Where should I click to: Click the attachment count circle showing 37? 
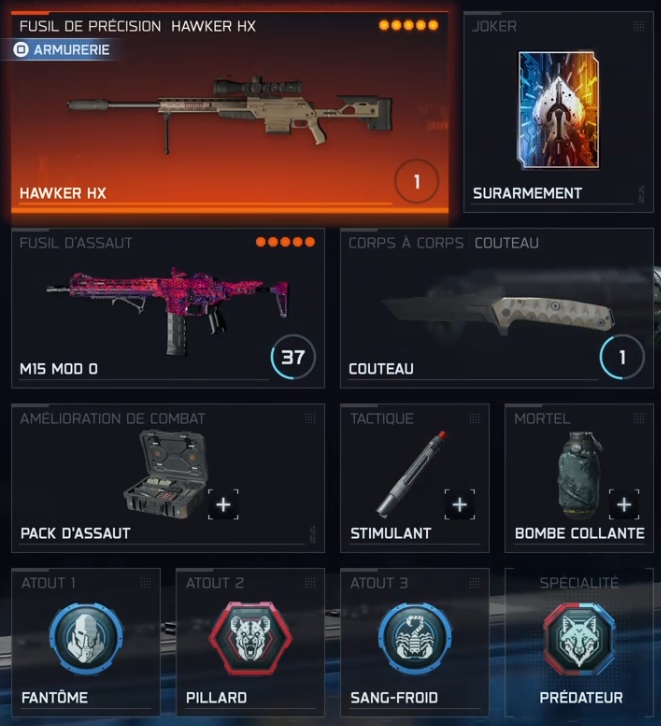point(293,357)
